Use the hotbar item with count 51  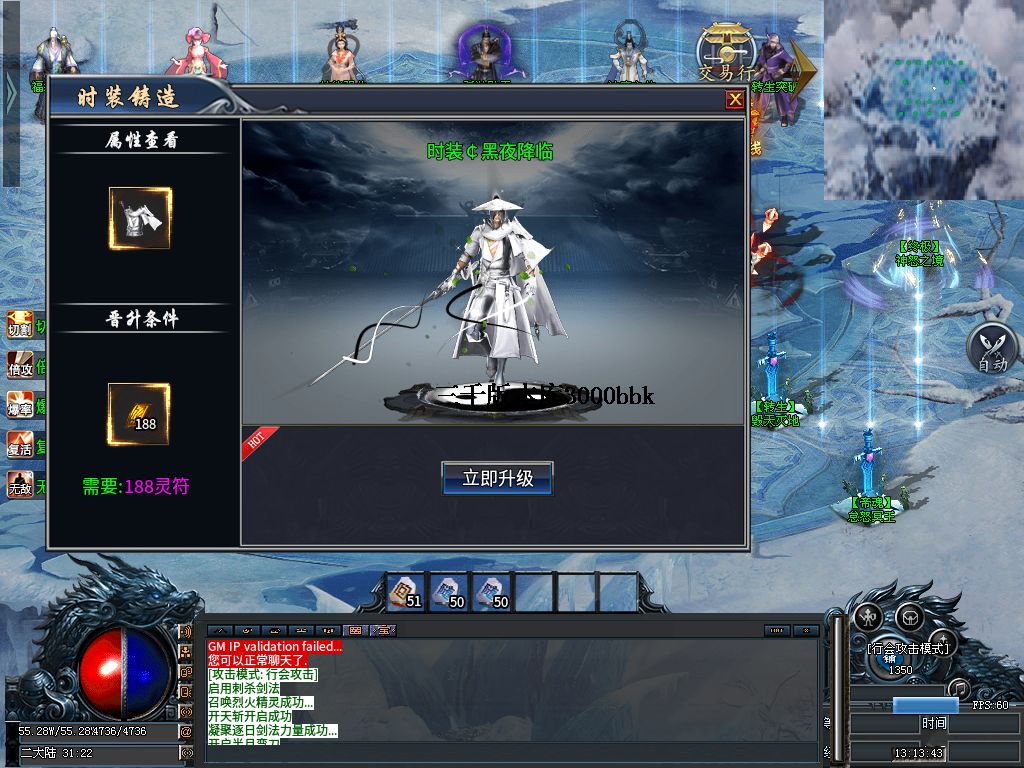pyautogui.click(x=405, y=592)
